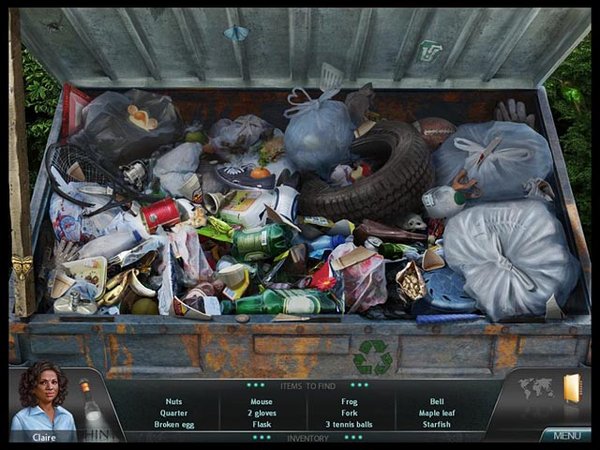Pick the 'Frog' list entry
The width and height of the screenshot is (600, 450).
tap(348, 401)
